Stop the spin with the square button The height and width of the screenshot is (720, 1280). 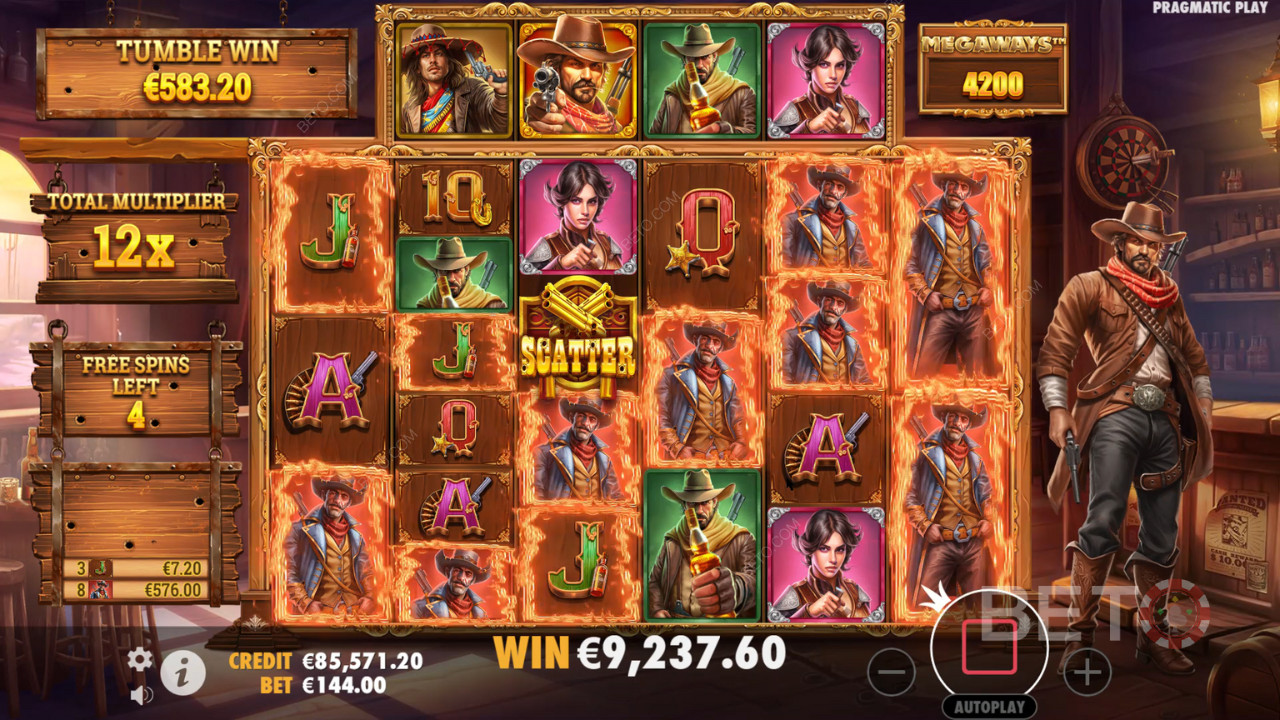coord(989,649)
